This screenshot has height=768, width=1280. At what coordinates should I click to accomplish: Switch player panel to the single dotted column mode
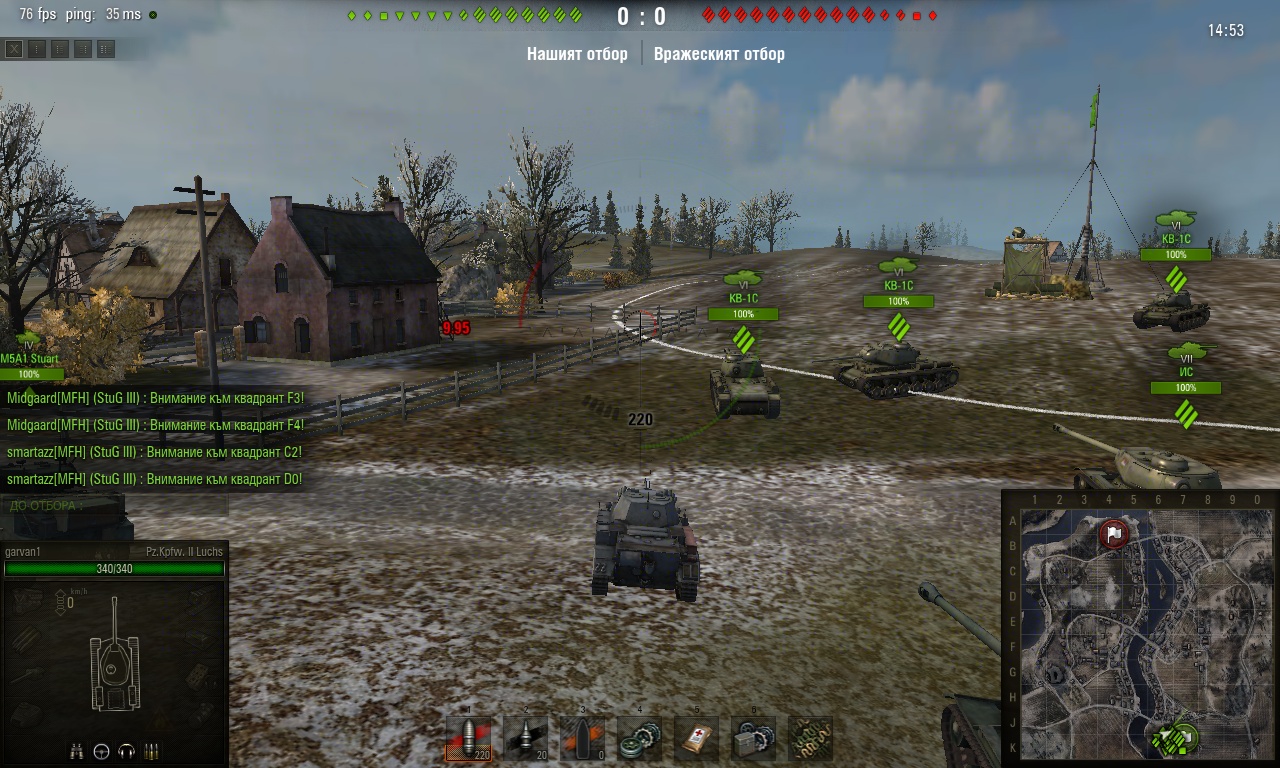(37, 49)
